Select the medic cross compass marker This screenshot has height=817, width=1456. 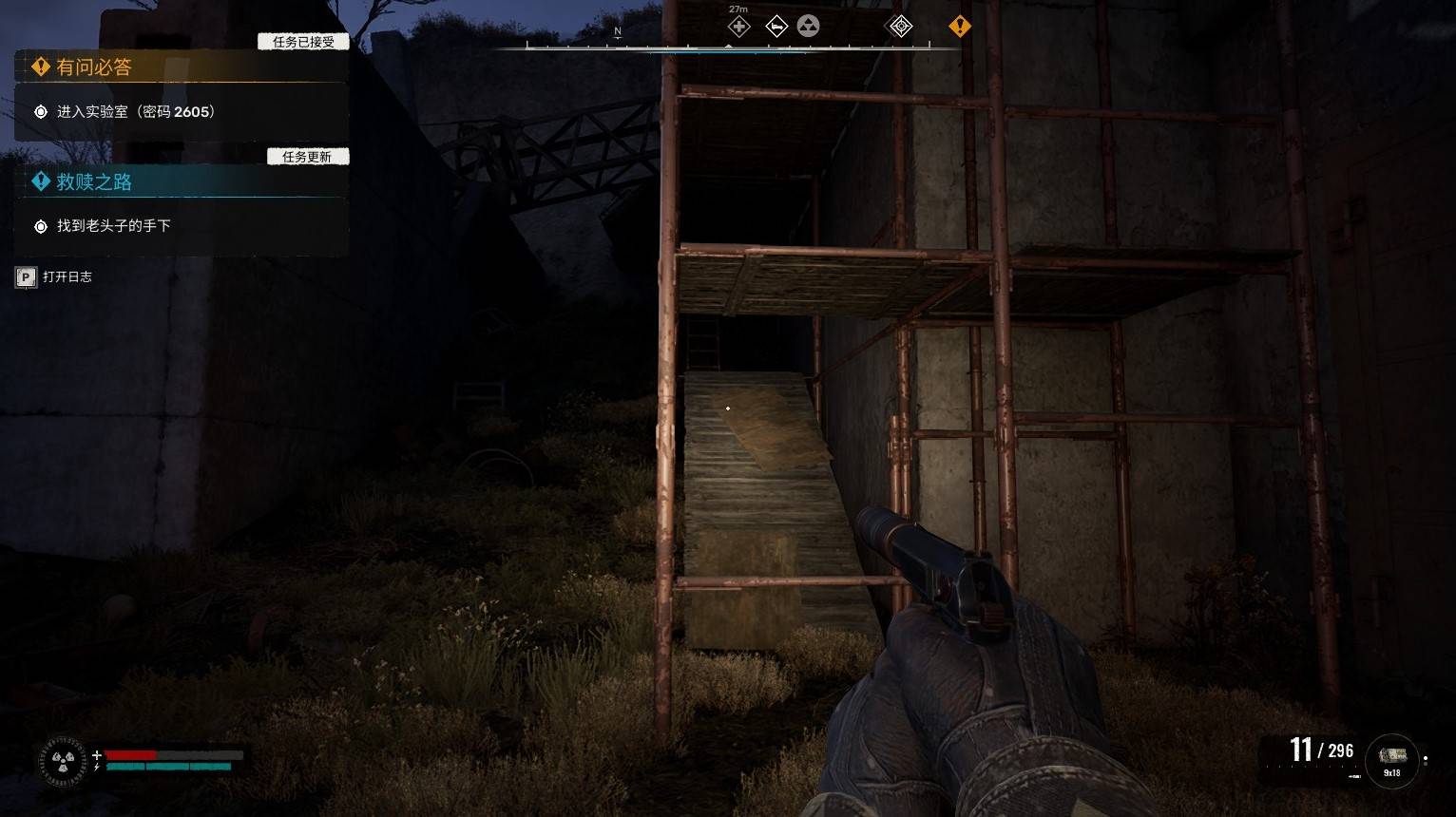(x=738, y=27)
